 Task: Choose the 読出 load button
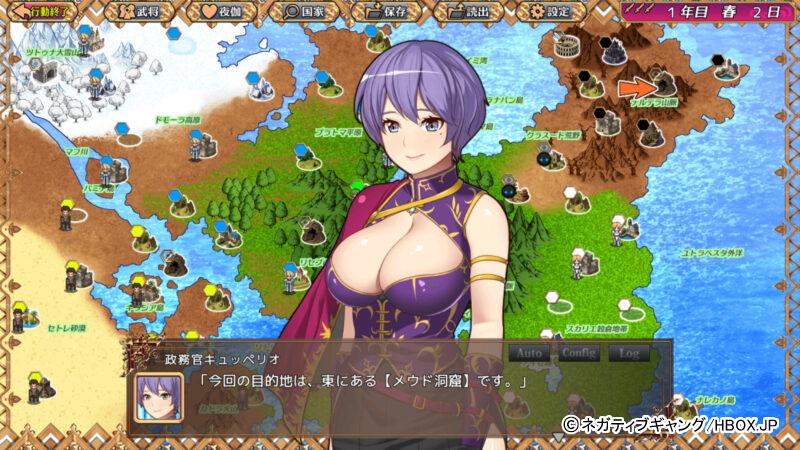pyautogui.click(x=470, y=12)
